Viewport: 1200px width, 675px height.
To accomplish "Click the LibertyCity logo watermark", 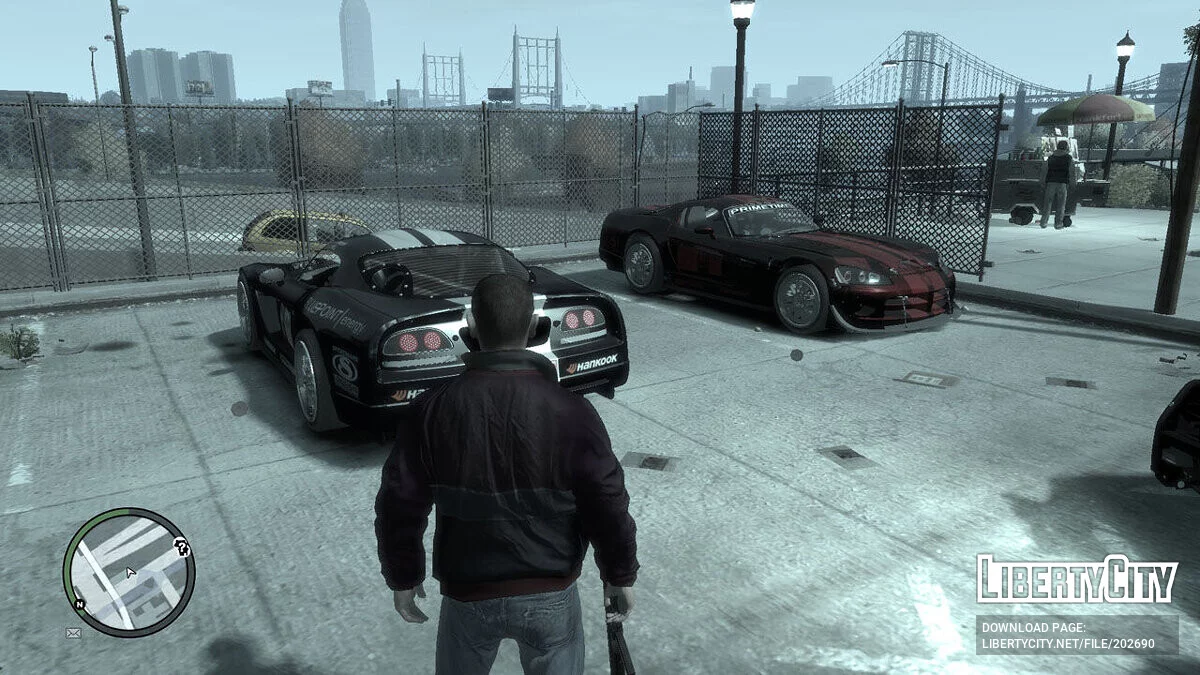I will (x=1076, y=580).
